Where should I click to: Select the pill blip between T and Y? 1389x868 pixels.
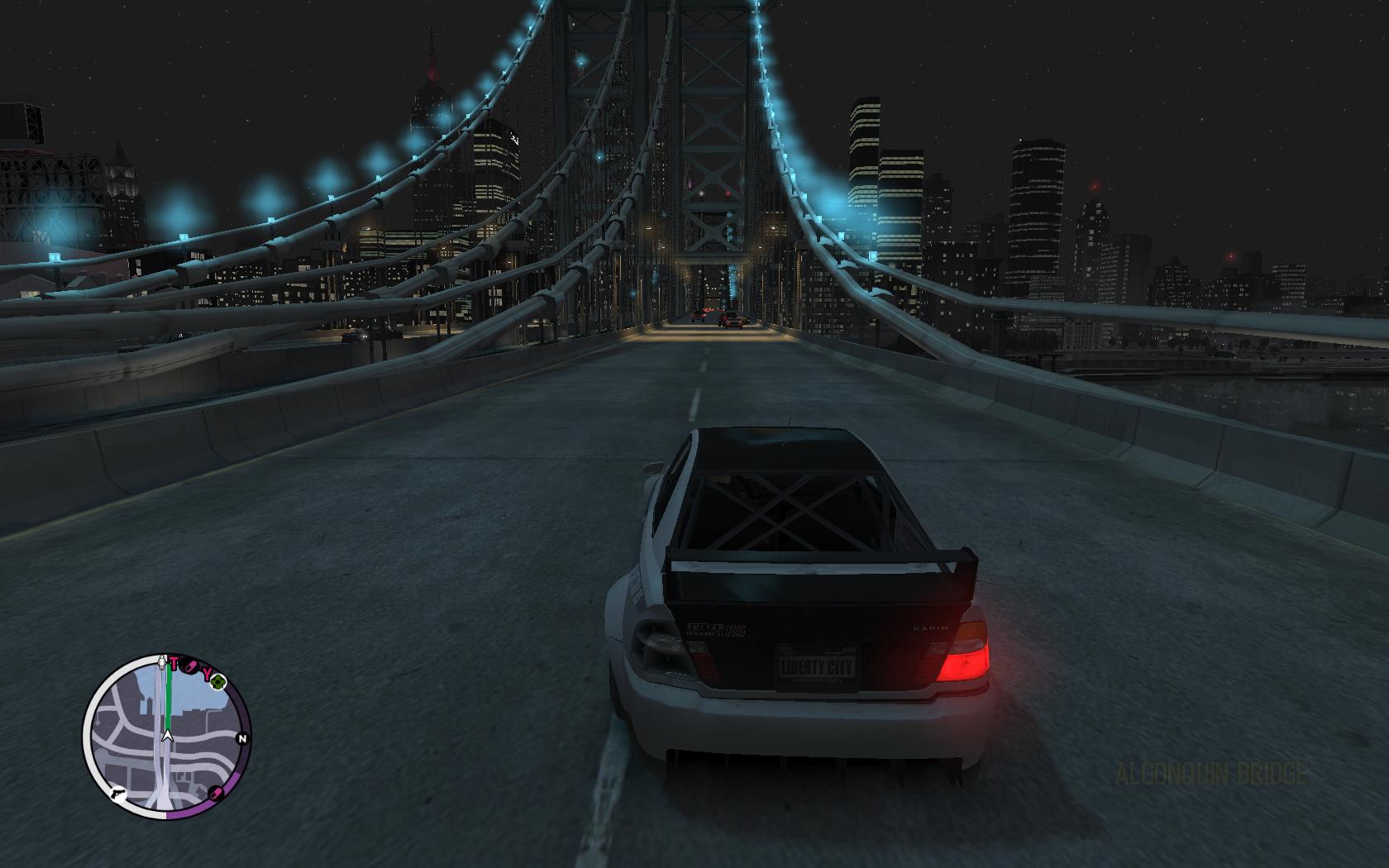190,665
